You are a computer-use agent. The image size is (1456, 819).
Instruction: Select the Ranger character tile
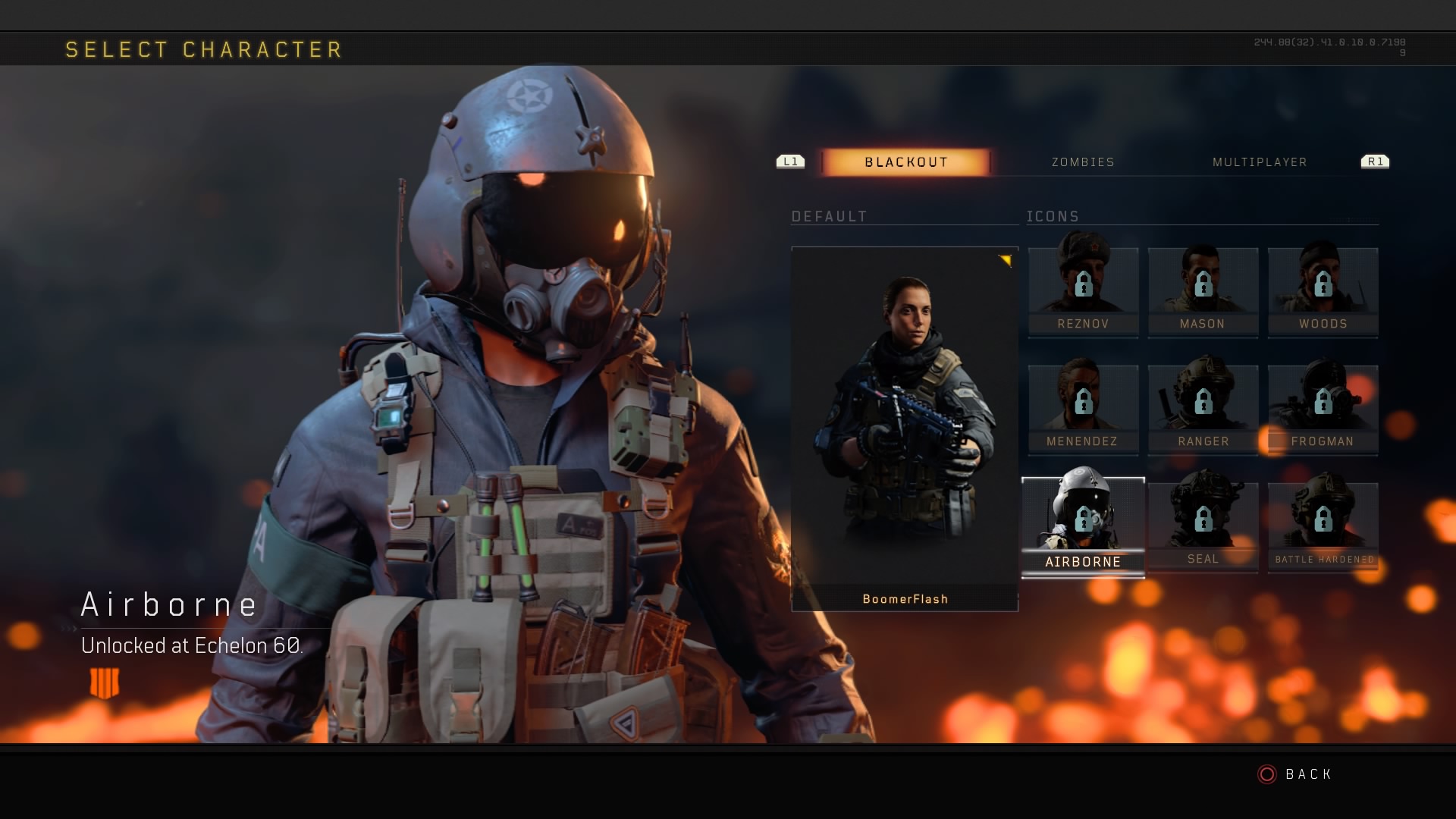(x=1203, y=409)
